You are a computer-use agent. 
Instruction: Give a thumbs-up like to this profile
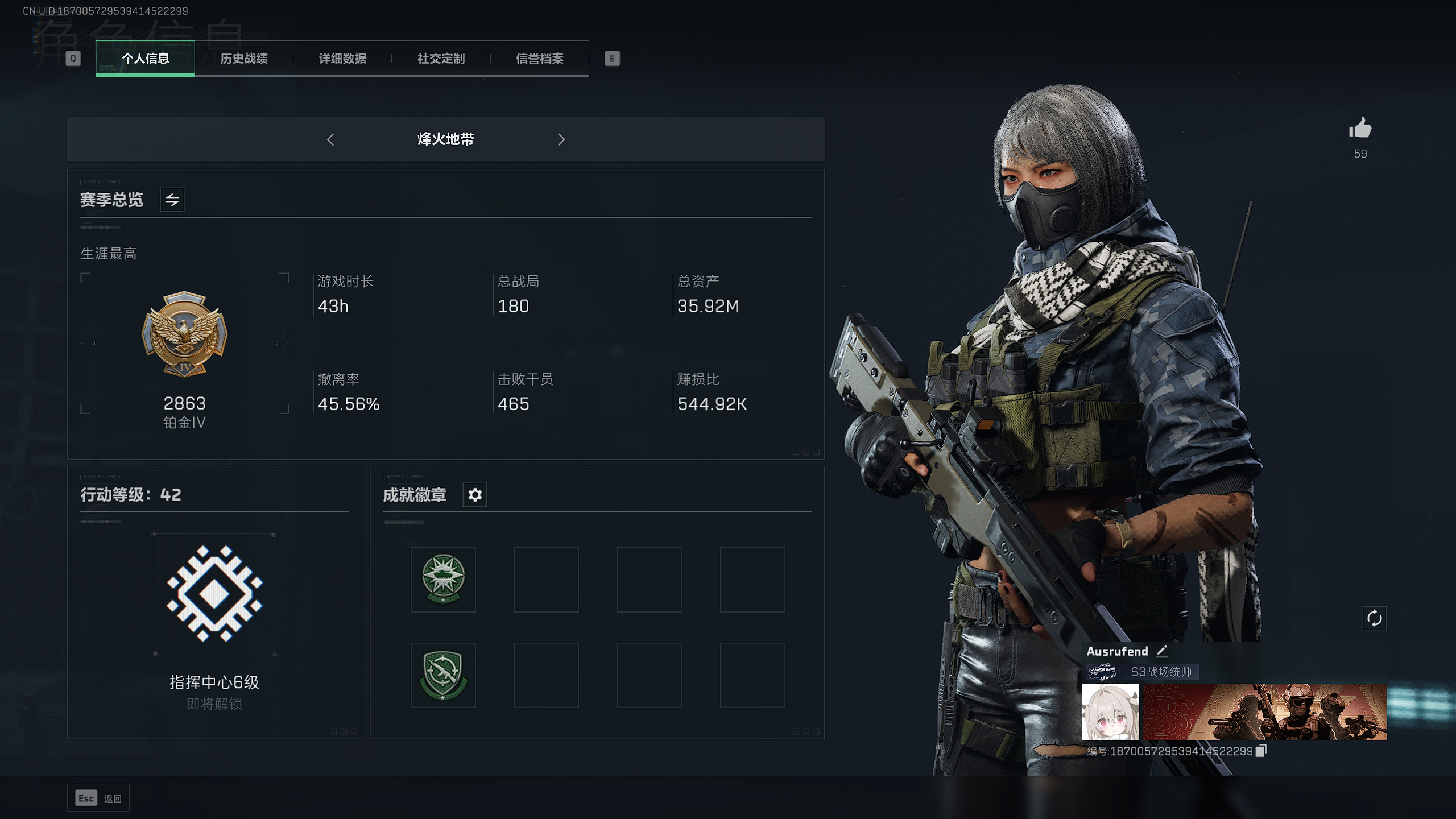pos(1360,129)
